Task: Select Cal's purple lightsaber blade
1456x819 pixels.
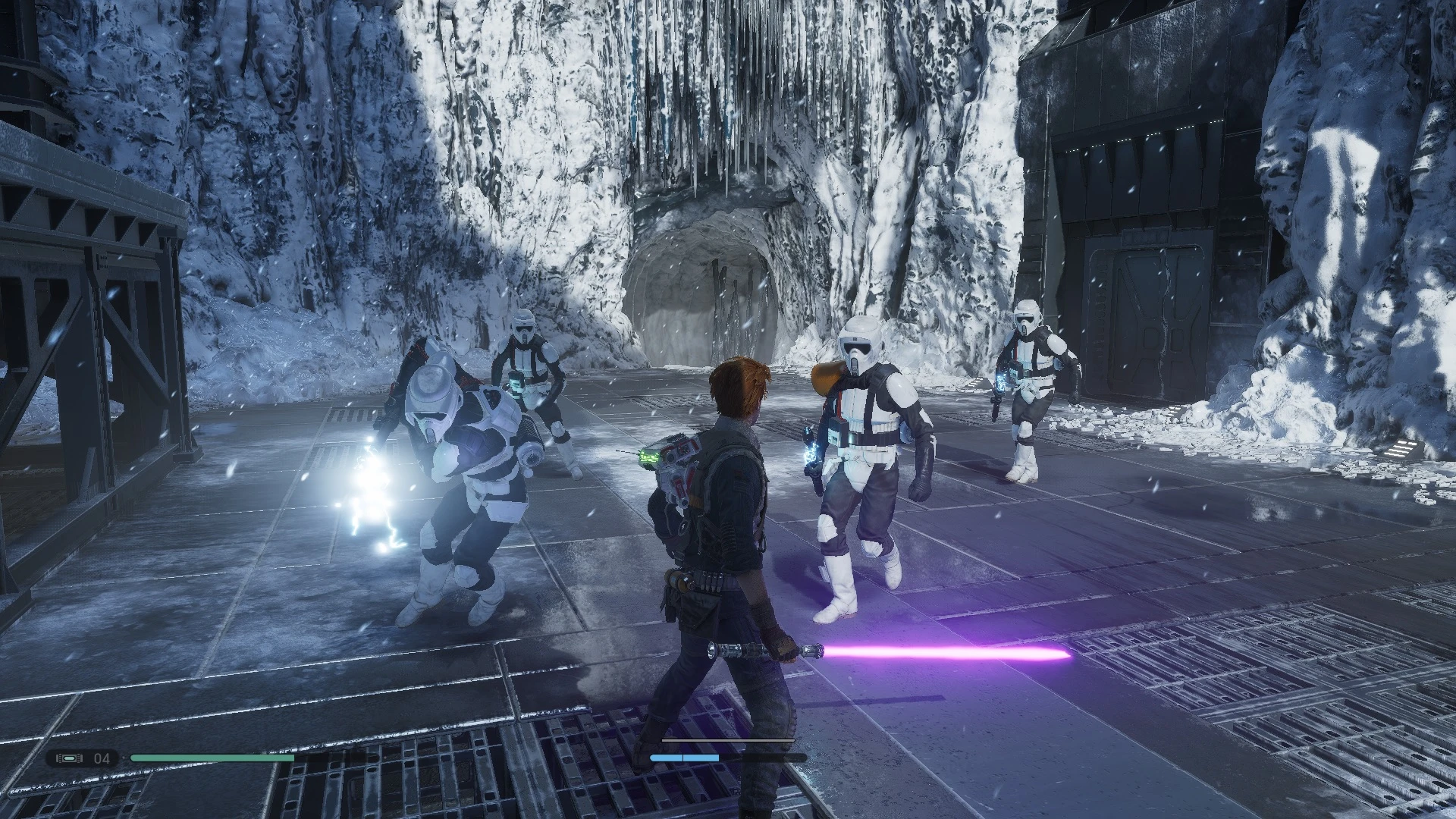Action: 948,651
